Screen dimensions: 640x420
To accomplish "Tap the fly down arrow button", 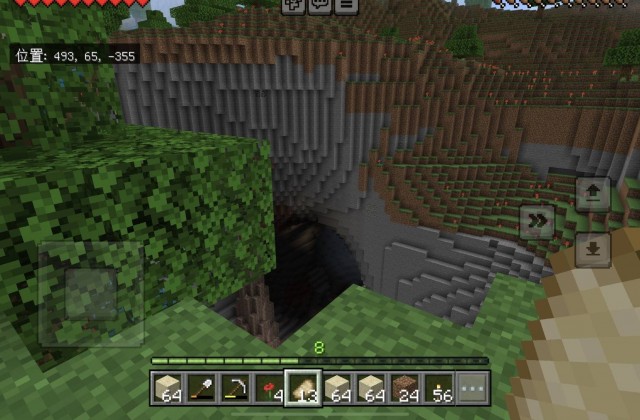I will [x=593, y=249].
